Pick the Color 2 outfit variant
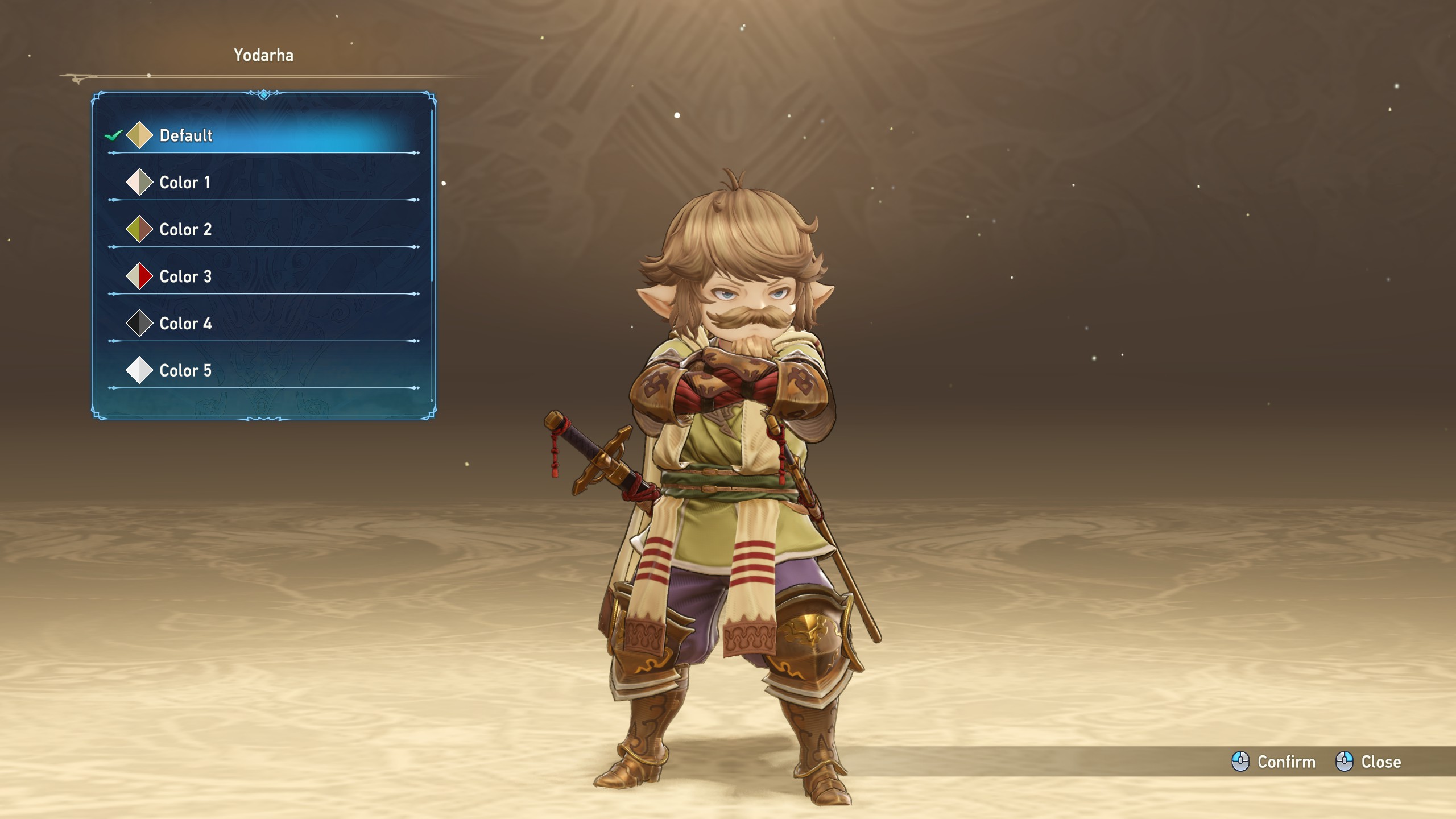This screenshot has height=819, width=1456. [185, 230]
